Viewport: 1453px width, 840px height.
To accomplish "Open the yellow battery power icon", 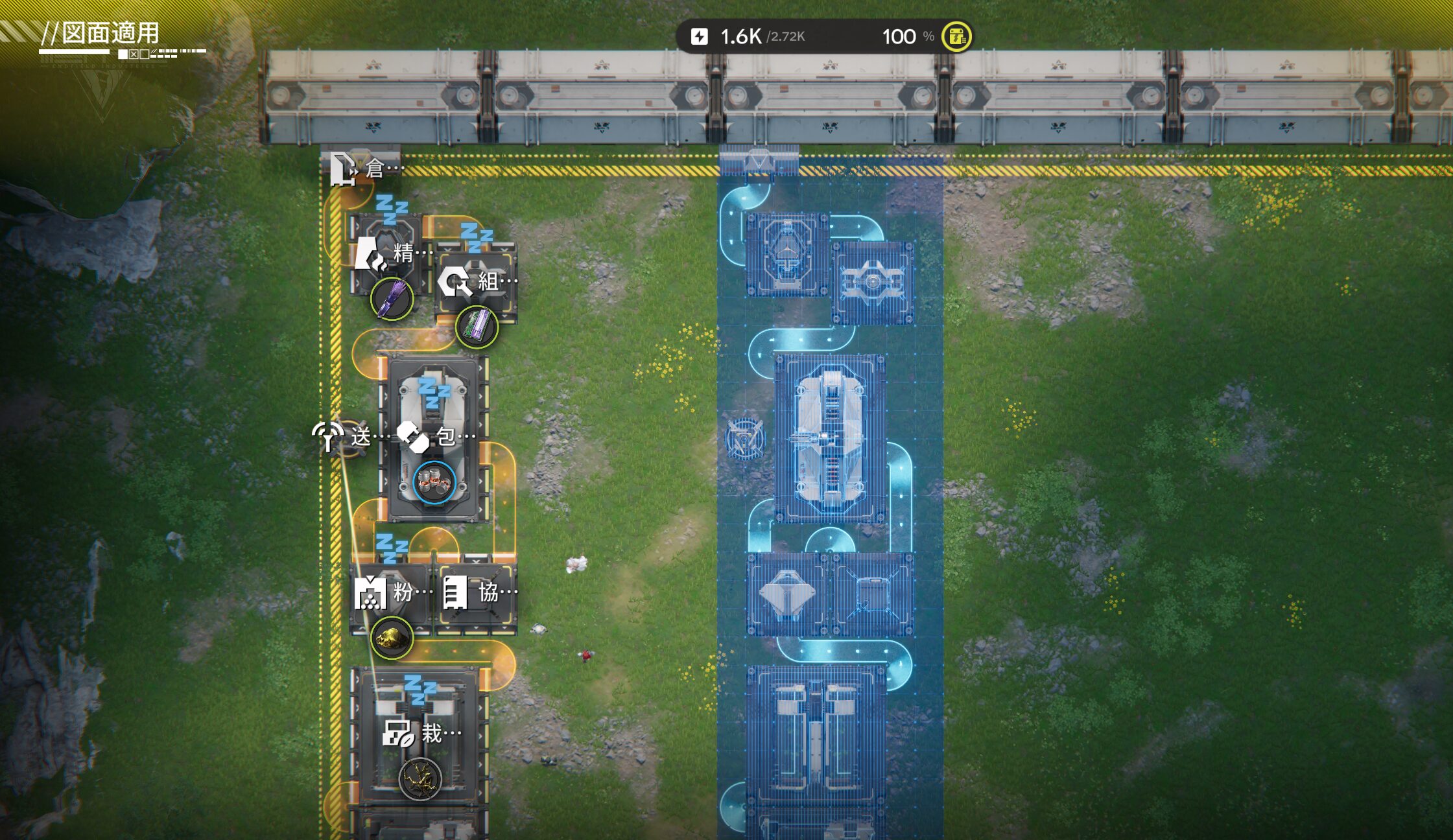I will coord(956,36).
